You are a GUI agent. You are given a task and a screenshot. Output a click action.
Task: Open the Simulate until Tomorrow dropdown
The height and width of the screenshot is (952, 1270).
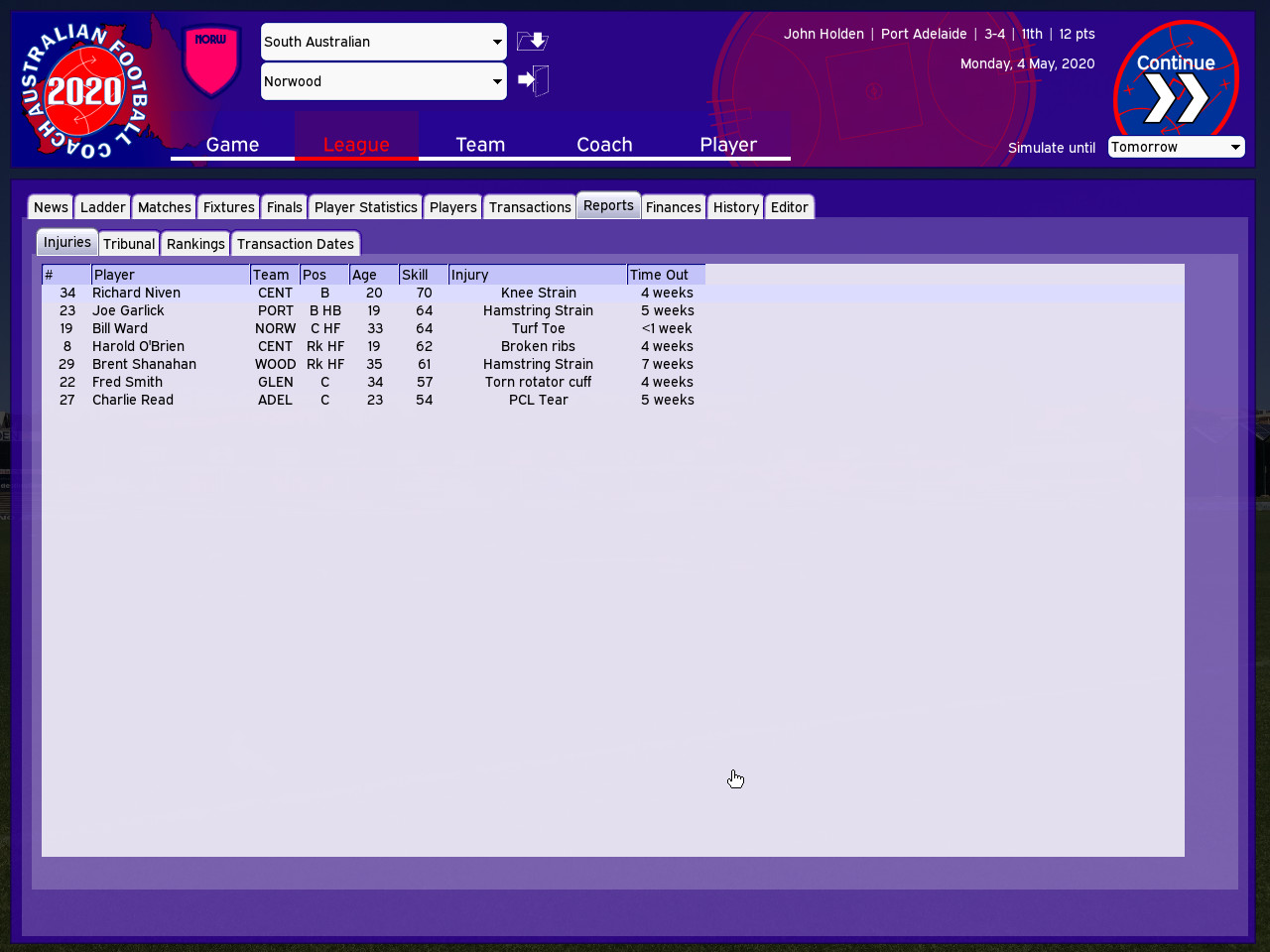(1176, 146)
